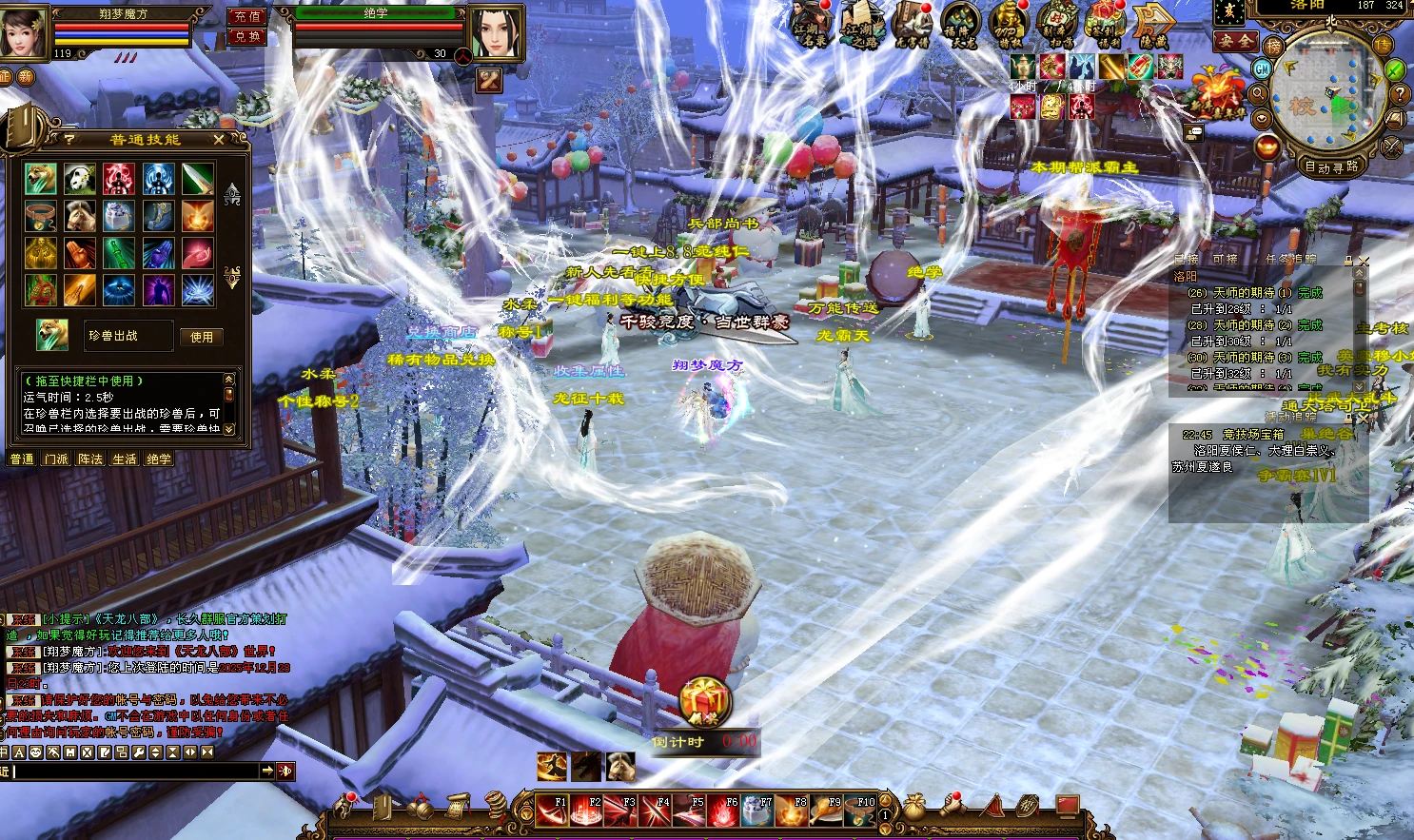
Task: Open the 阵法 skill tab
Action: tap(90, 459)
